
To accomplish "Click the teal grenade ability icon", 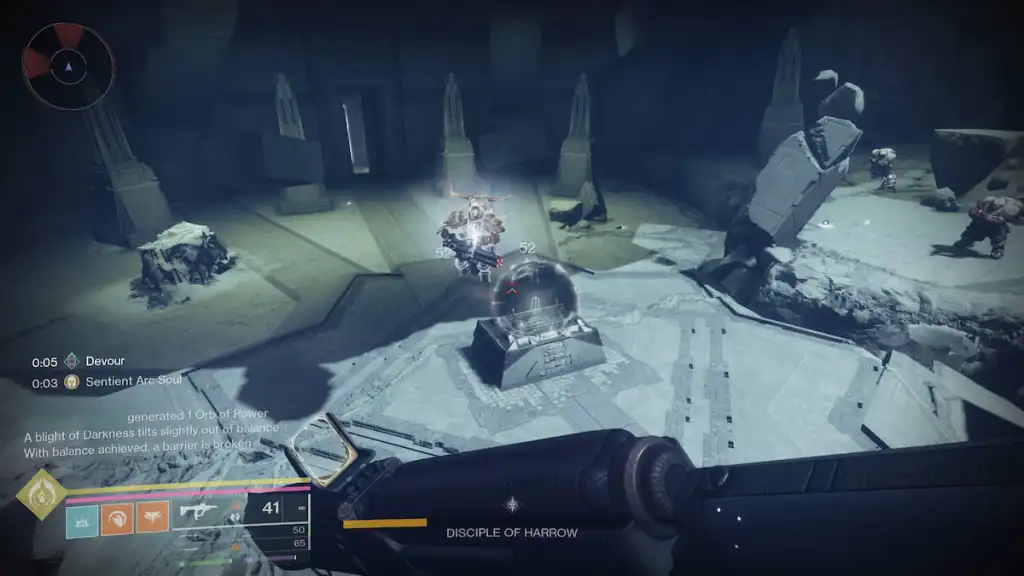I will [82, 520].
